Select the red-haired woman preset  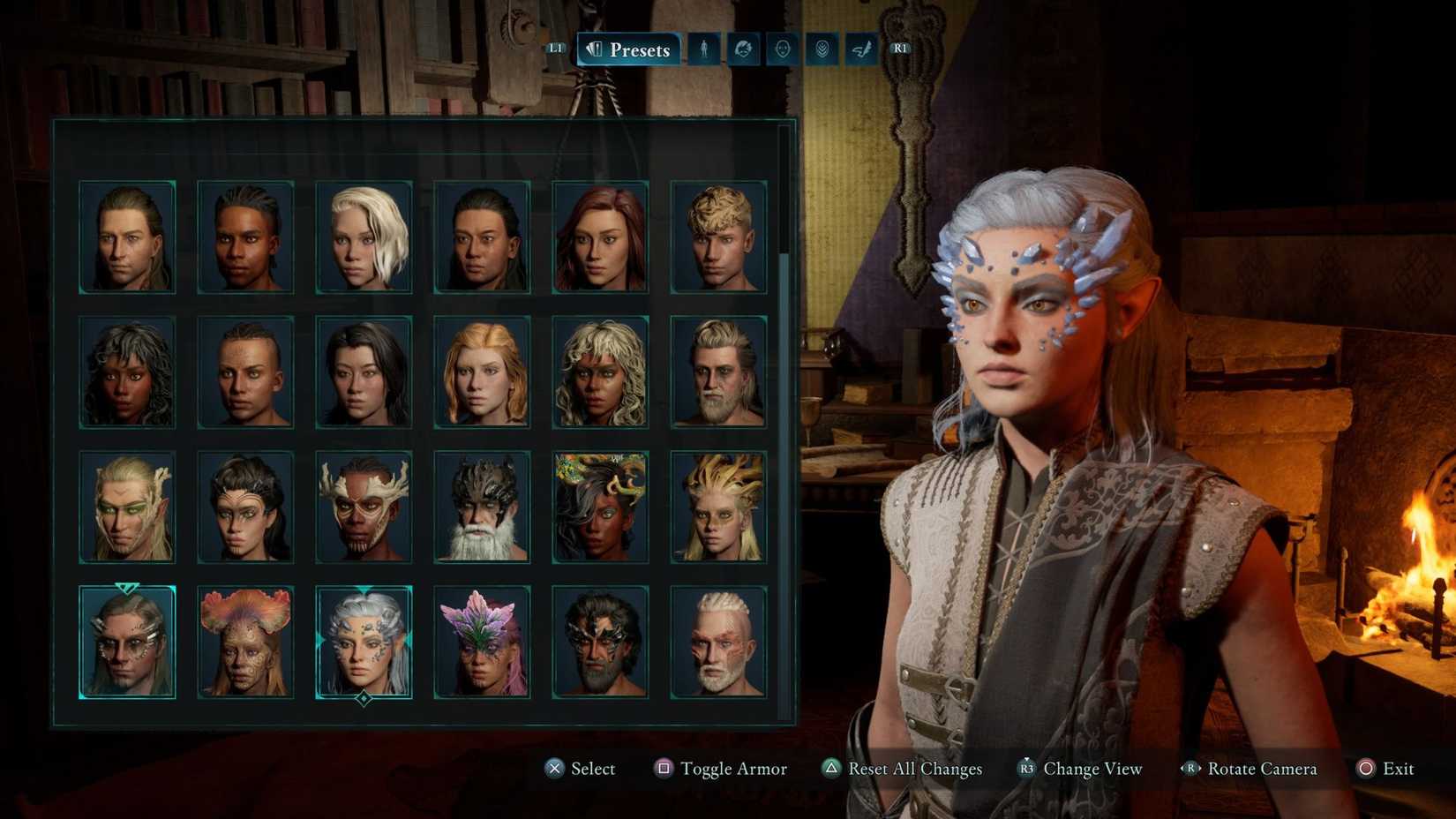click(600, 237)
